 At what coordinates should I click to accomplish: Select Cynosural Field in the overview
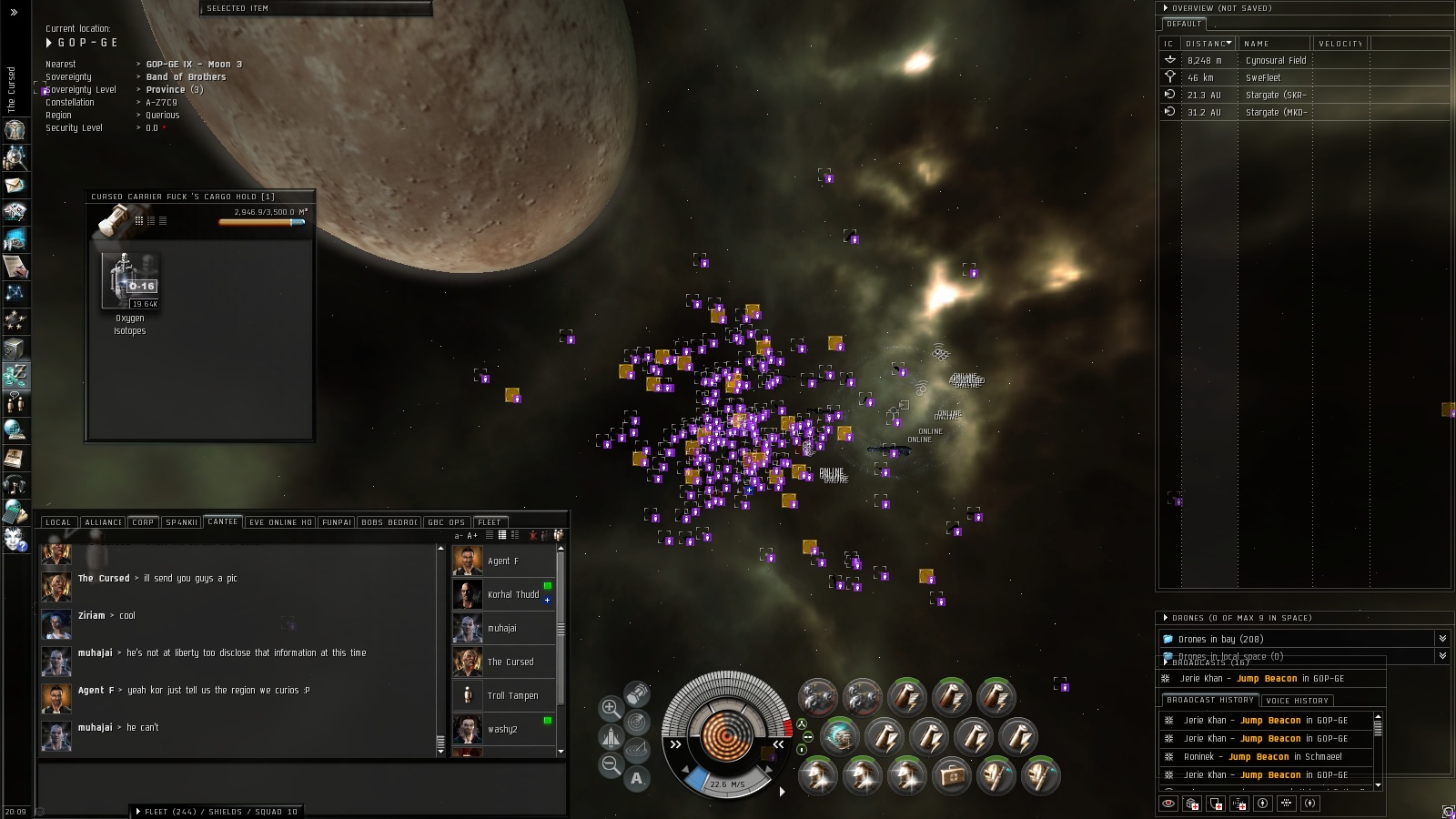(1275, 61)
